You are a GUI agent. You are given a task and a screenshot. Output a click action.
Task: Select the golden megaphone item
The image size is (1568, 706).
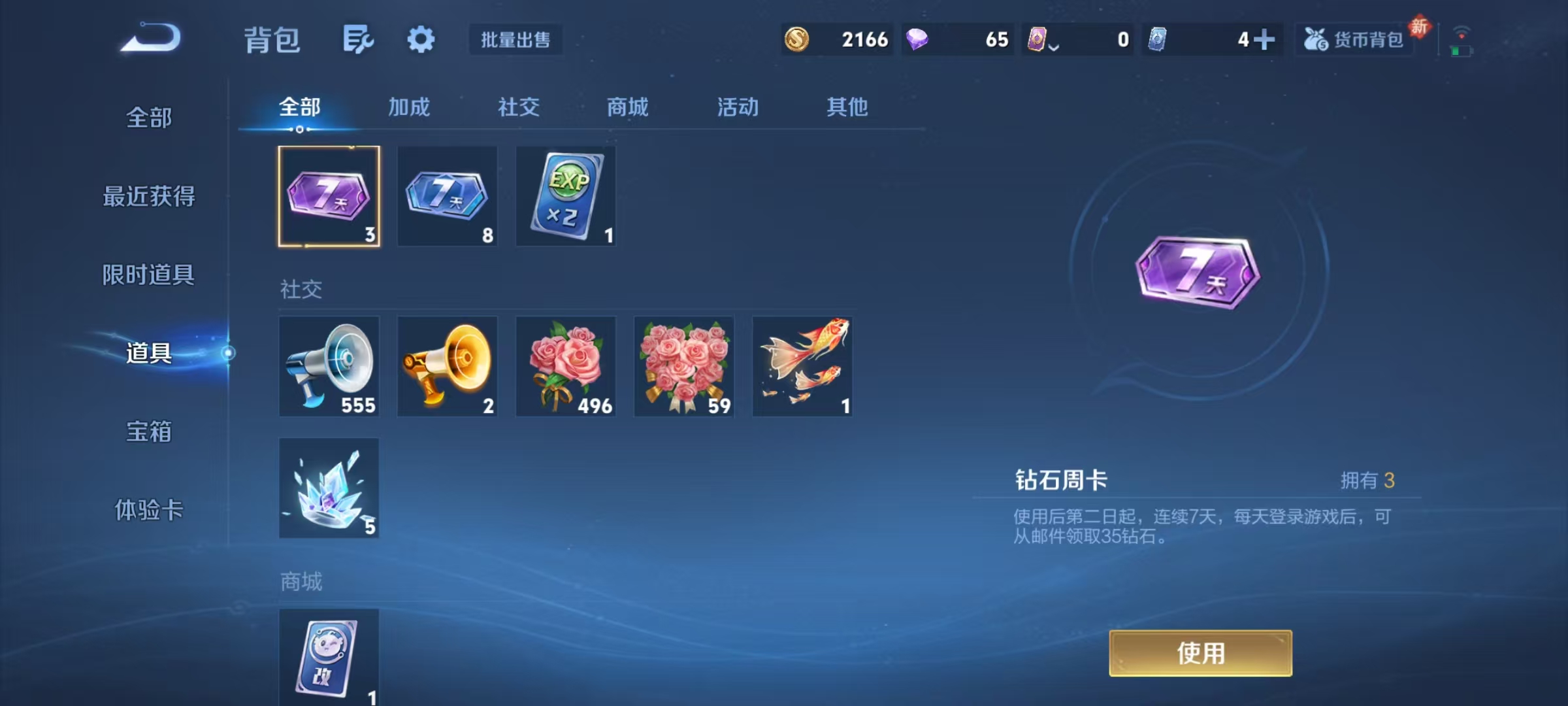(x=447, y=366)
